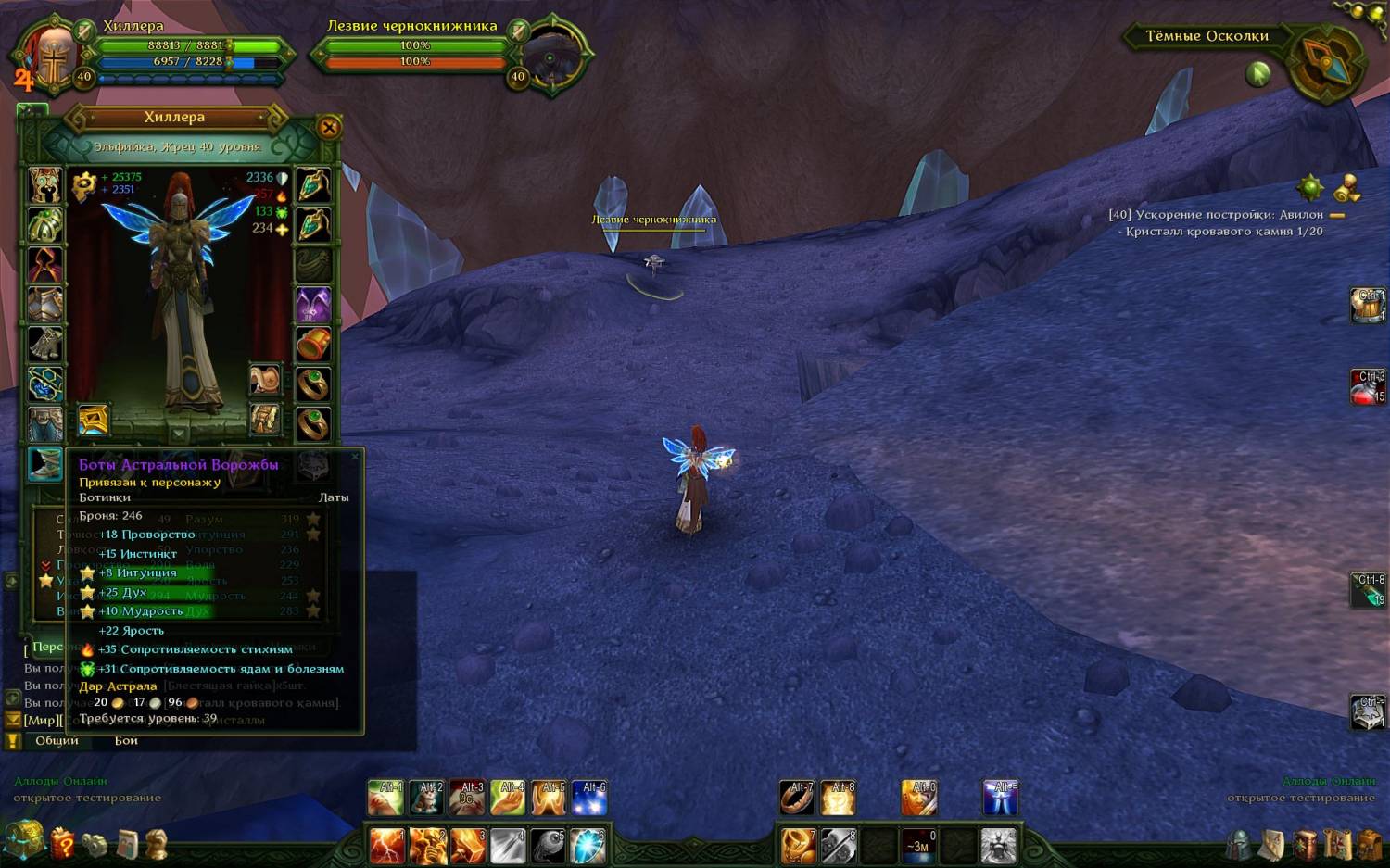The image size is (1390, 868).
Task: Select the boots slot in character panel
Action: tap(44, 463)
